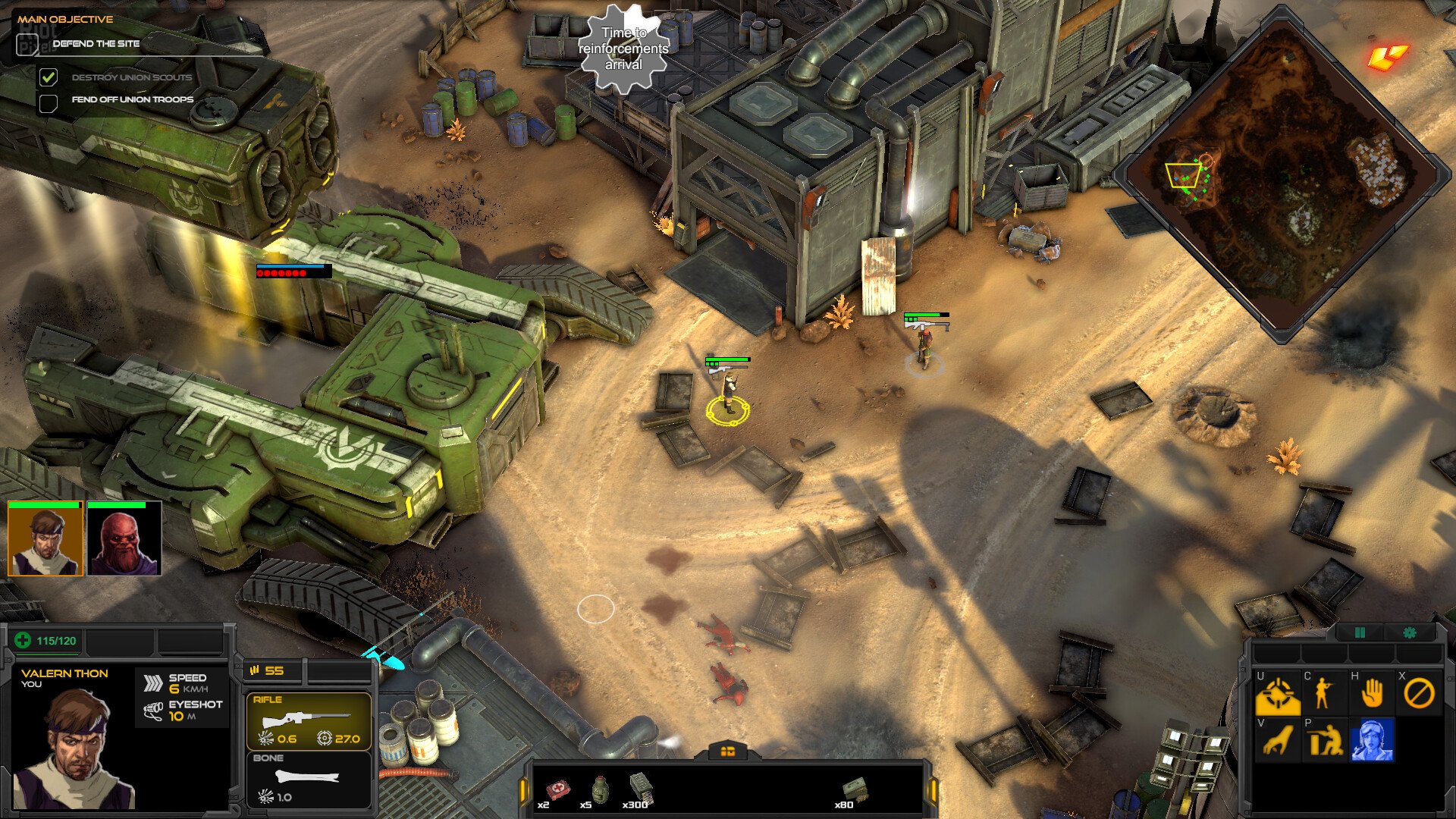Viewport: 1456px width, 819px height.
Task: Select Valern Thon's squad portrait
Action: [45, 539]
